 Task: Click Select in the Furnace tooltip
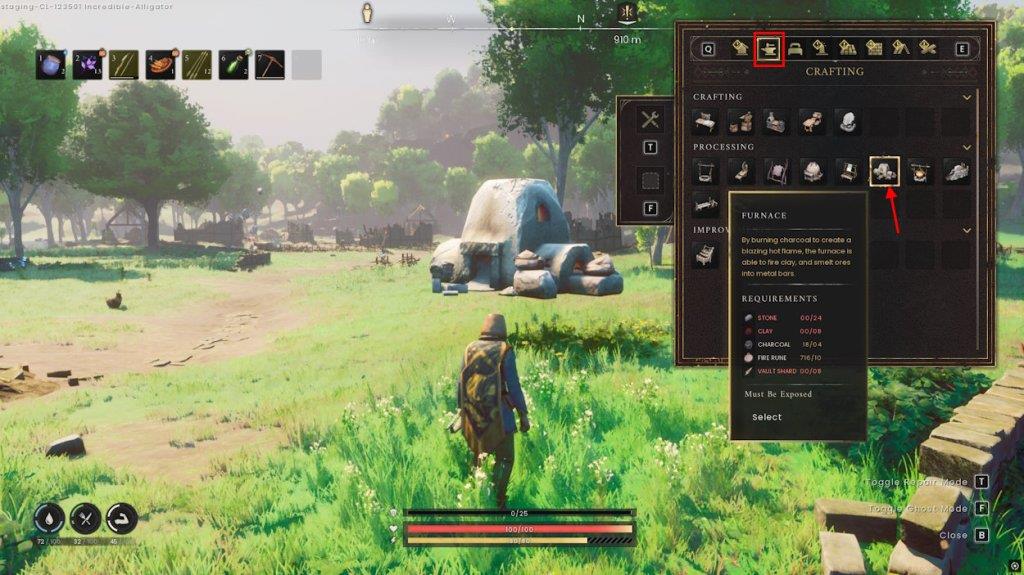point(767,417)
